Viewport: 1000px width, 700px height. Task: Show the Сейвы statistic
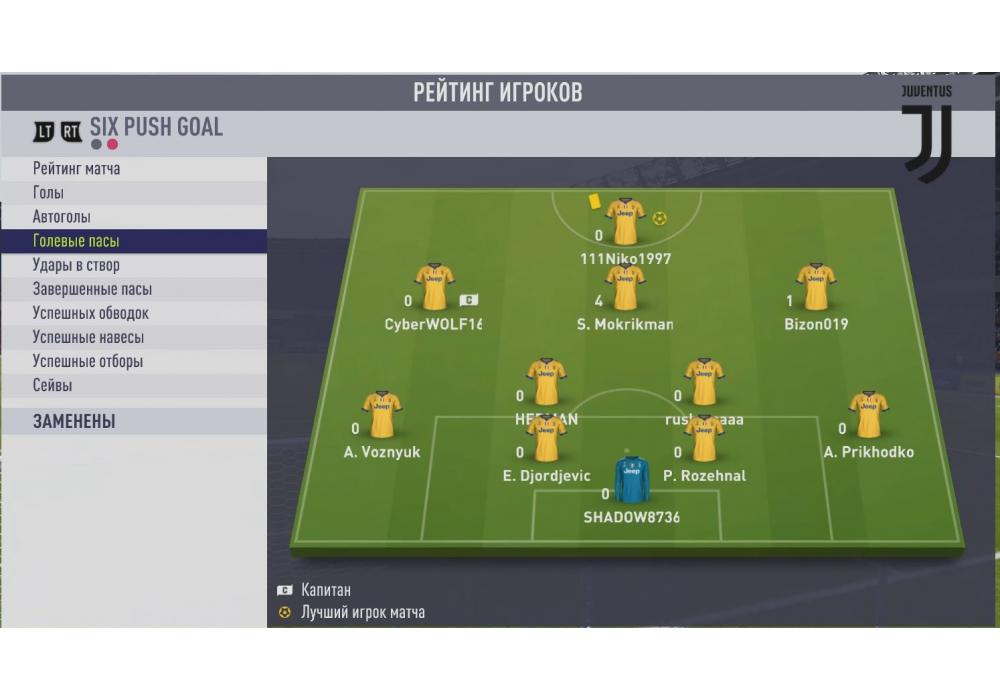point(134,385)
